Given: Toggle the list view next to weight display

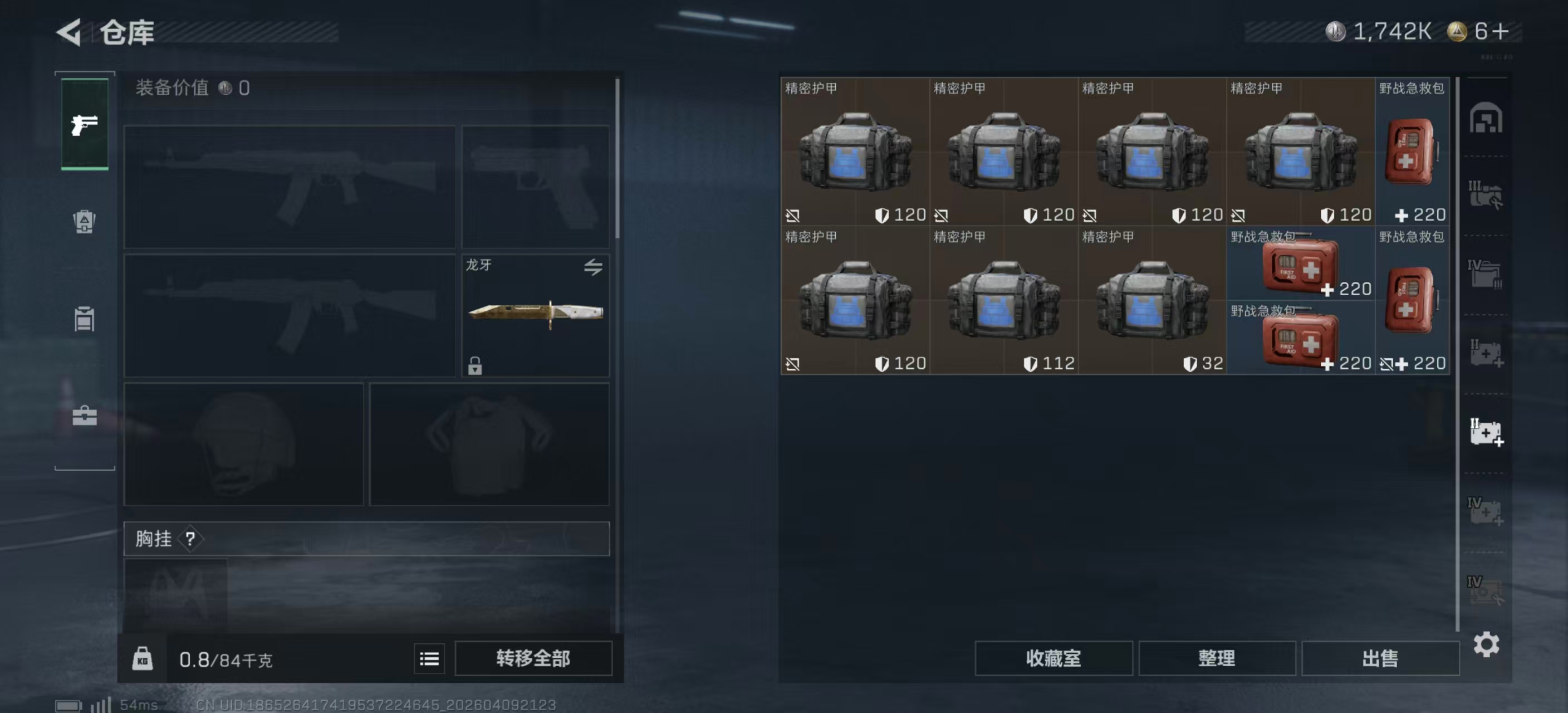Looking at the screenshot, I should [x=429, y=658].
